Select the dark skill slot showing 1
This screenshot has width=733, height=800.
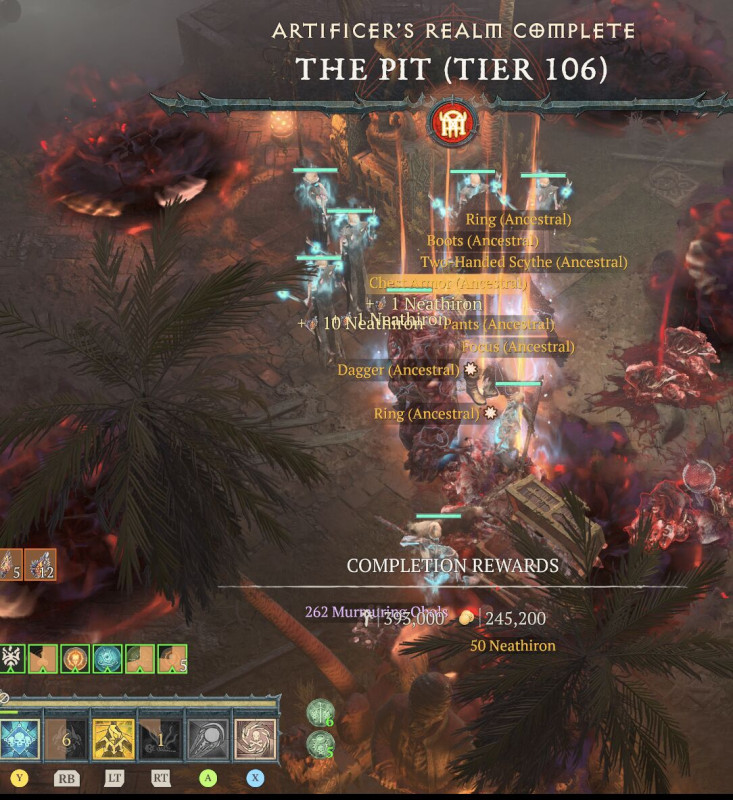(x=160, y=739)
